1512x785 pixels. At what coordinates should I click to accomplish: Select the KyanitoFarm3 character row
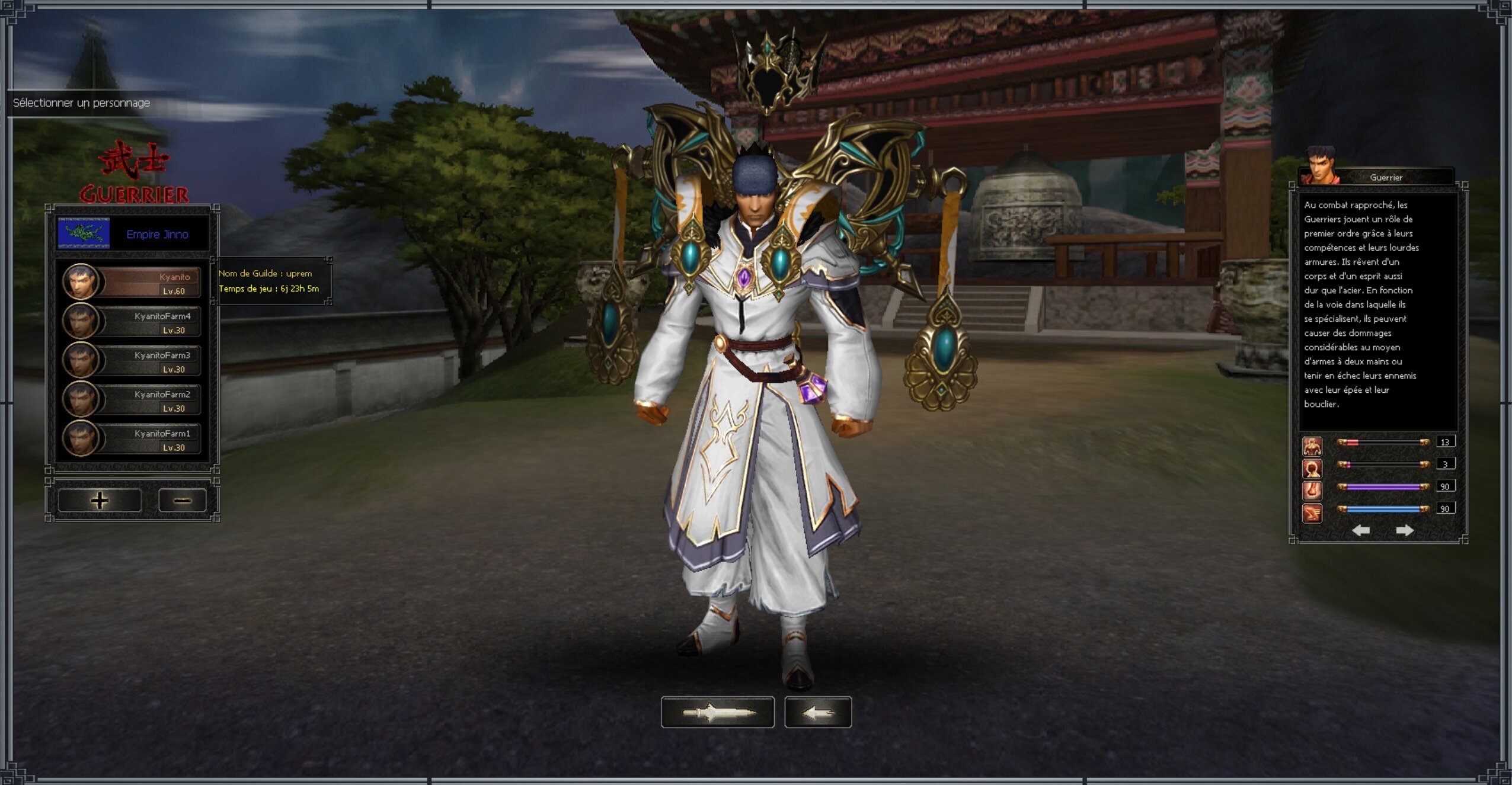coord(132,361)
